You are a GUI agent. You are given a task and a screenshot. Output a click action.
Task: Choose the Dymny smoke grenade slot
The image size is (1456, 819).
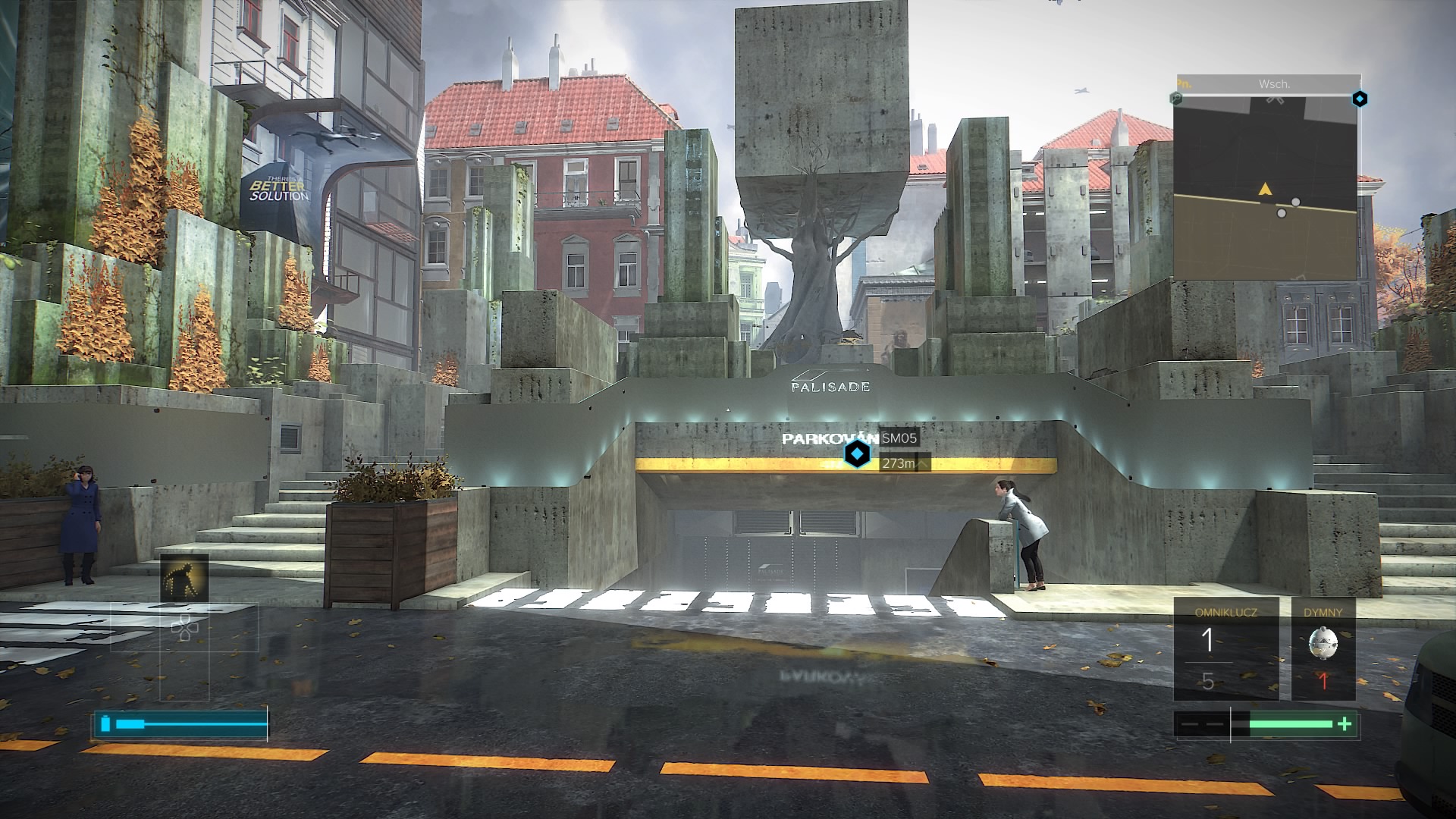click(1323, 649)
